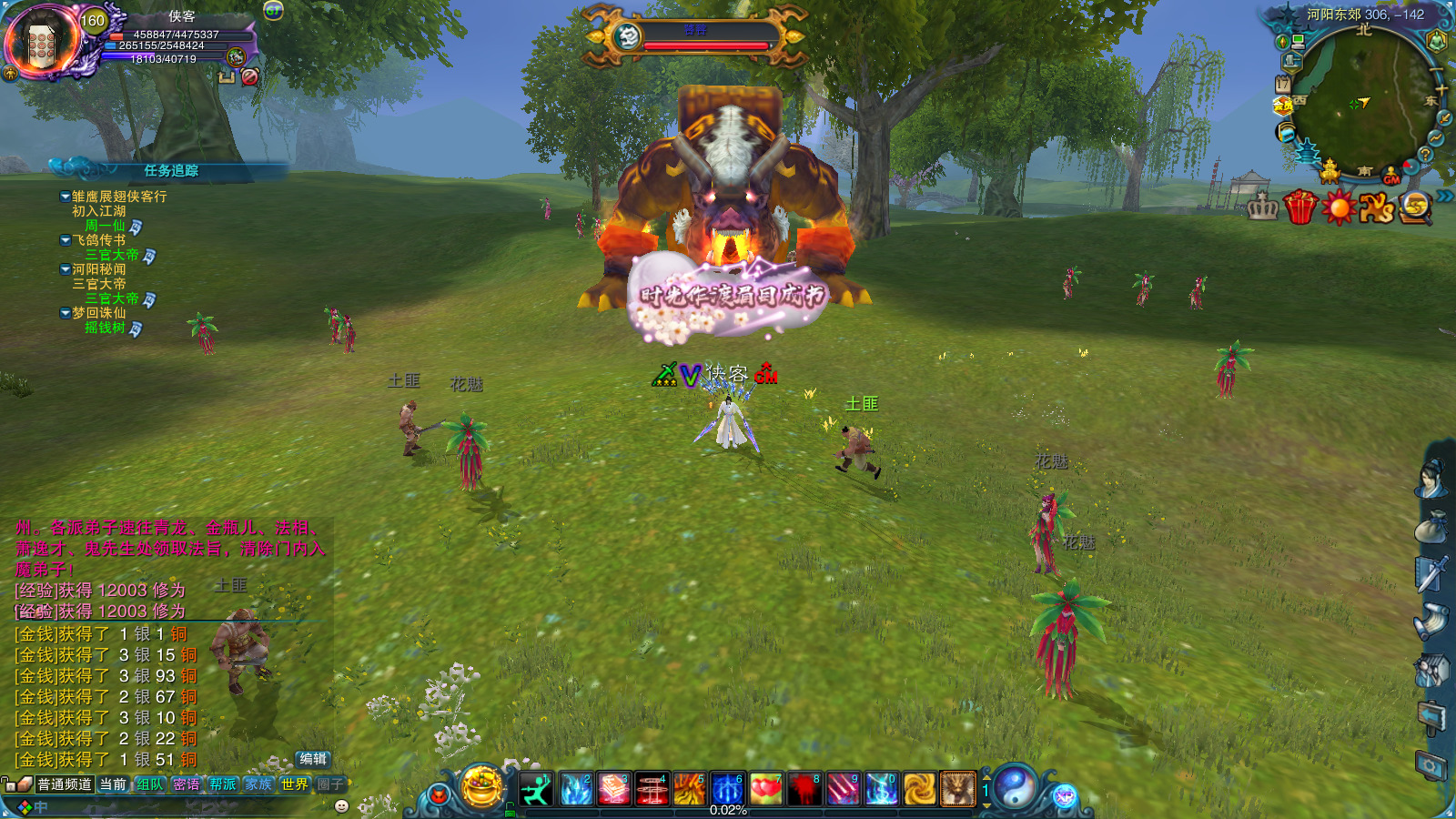Cast the blood splatter skill in slot 8
The height and width of the screenshot is (819, 1456).
point(804,789)
